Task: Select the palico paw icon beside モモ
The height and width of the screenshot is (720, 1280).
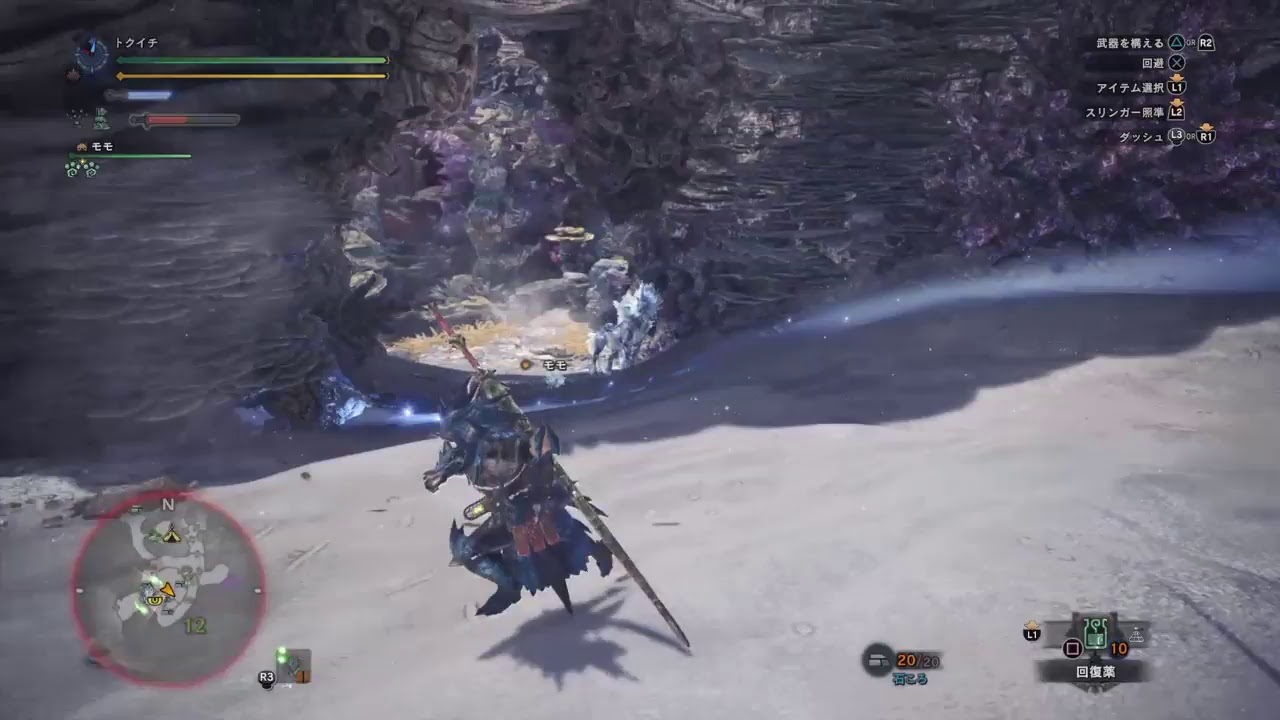Action: tap(81, 146)
